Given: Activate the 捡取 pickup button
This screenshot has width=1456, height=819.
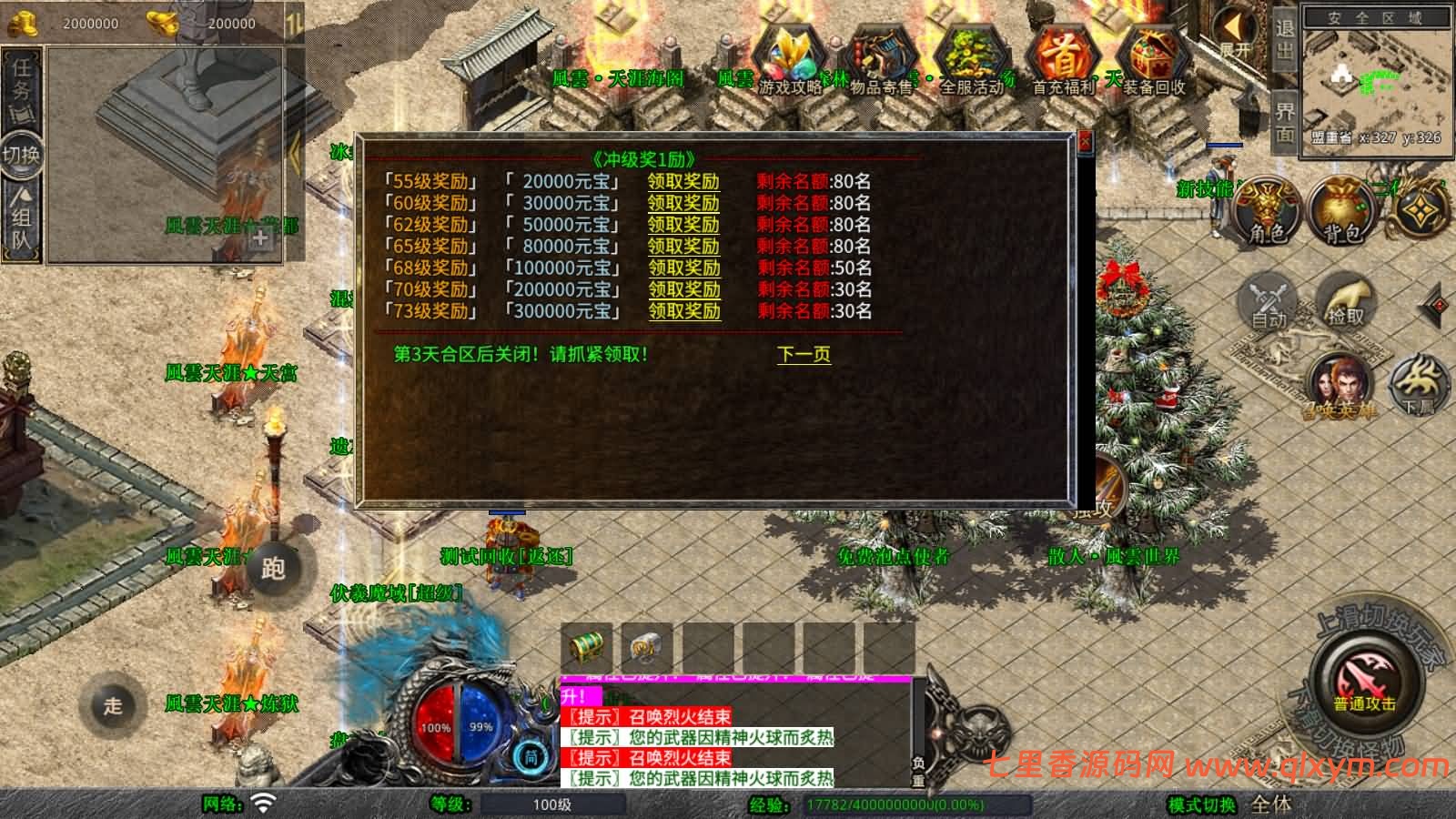Looking at the screenshot, I should 1347,300.
